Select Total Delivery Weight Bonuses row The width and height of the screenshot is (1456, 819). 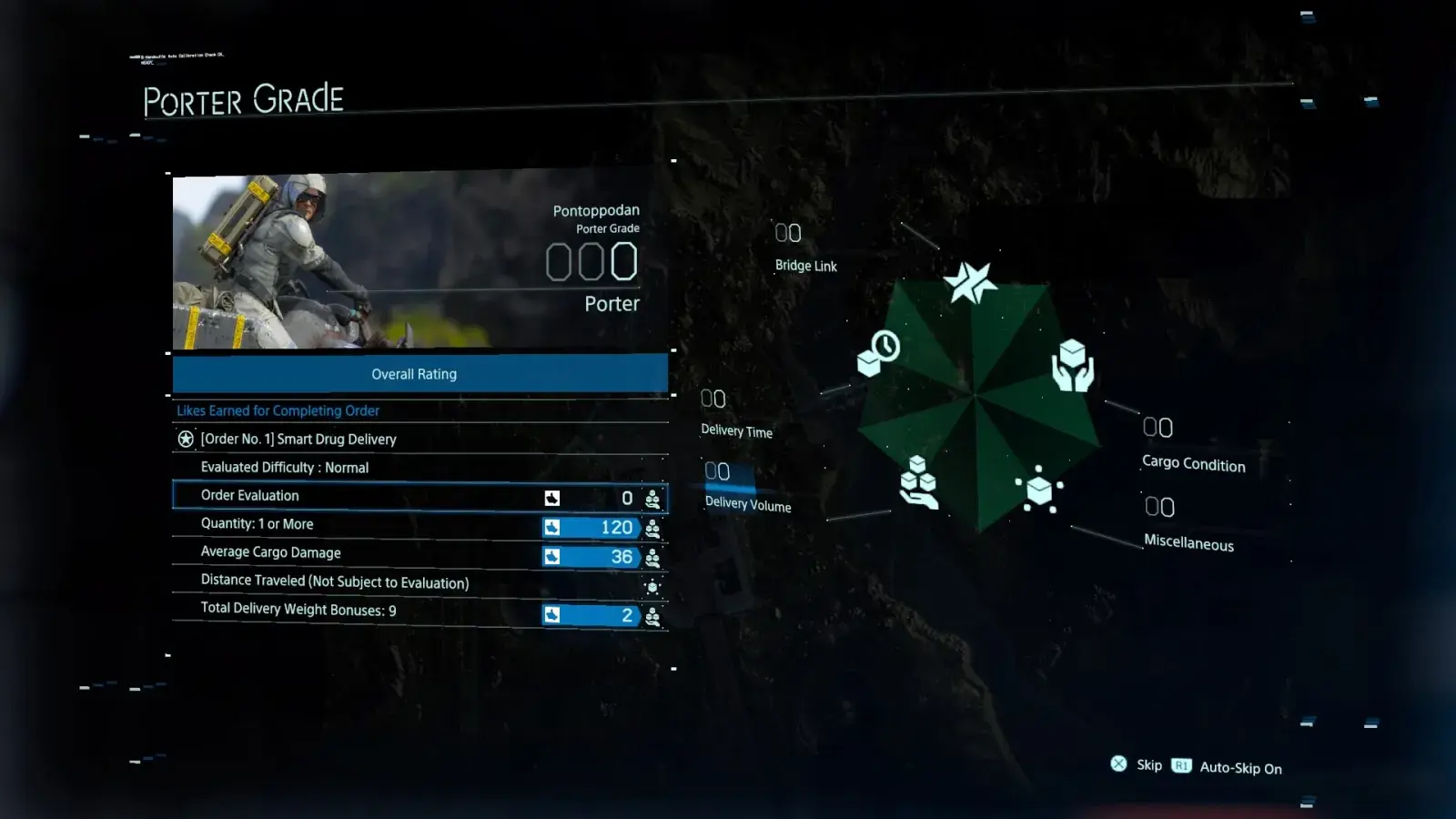point(420,612)
